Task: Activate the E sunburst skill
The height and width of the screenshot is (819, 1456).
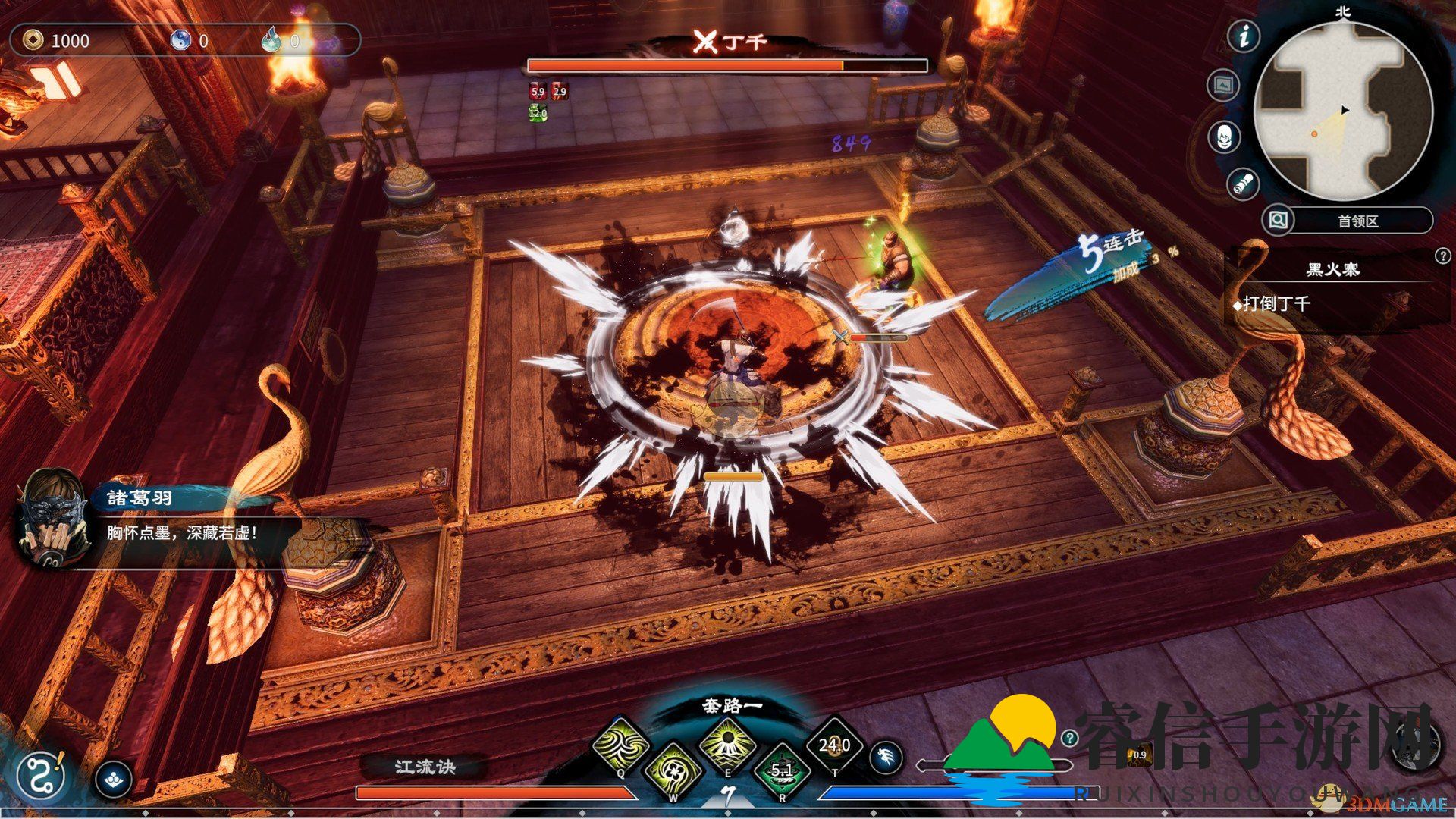Action: point(727,743)
